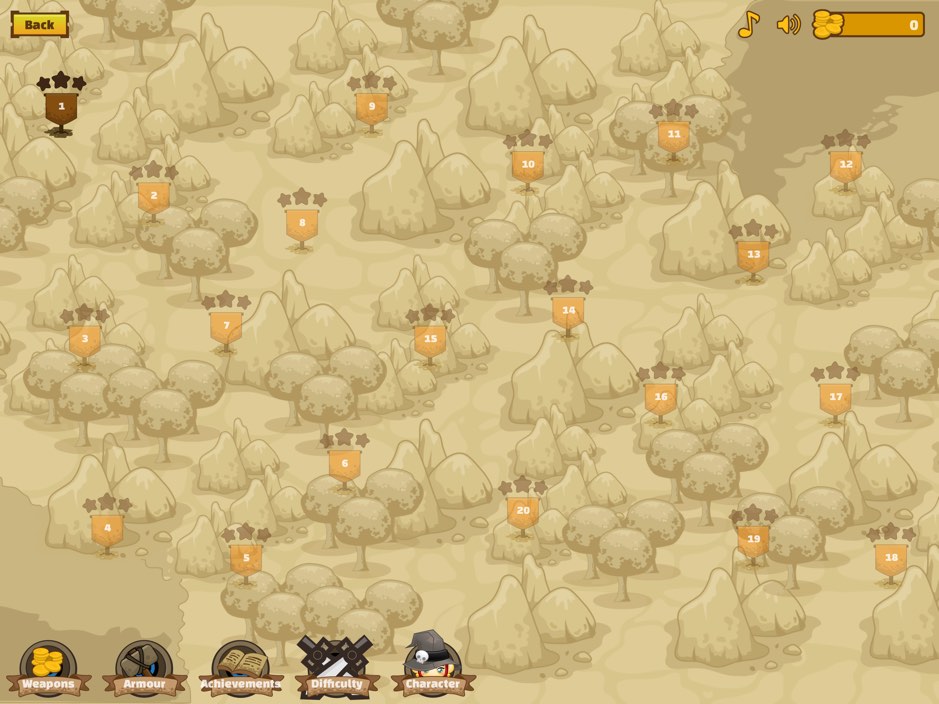This screenshot has height=704, width=939.
Task: Select level 14 shield marker
Action: (568, 311)
